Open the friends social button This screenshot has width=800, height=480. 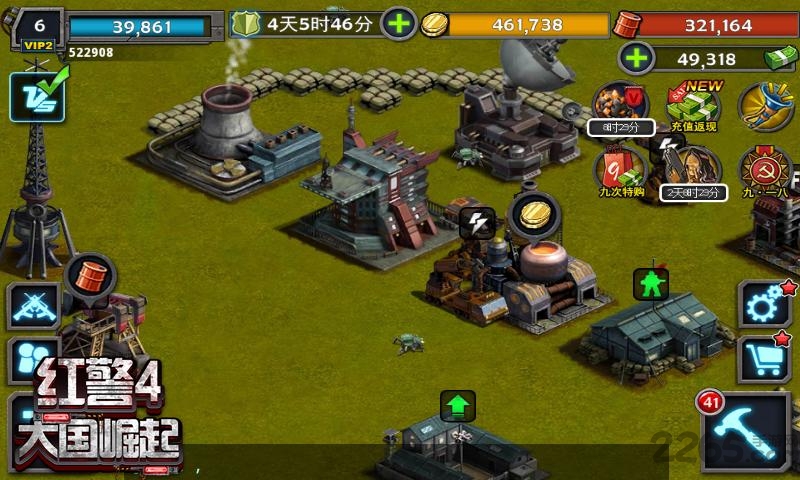point(33,360)
